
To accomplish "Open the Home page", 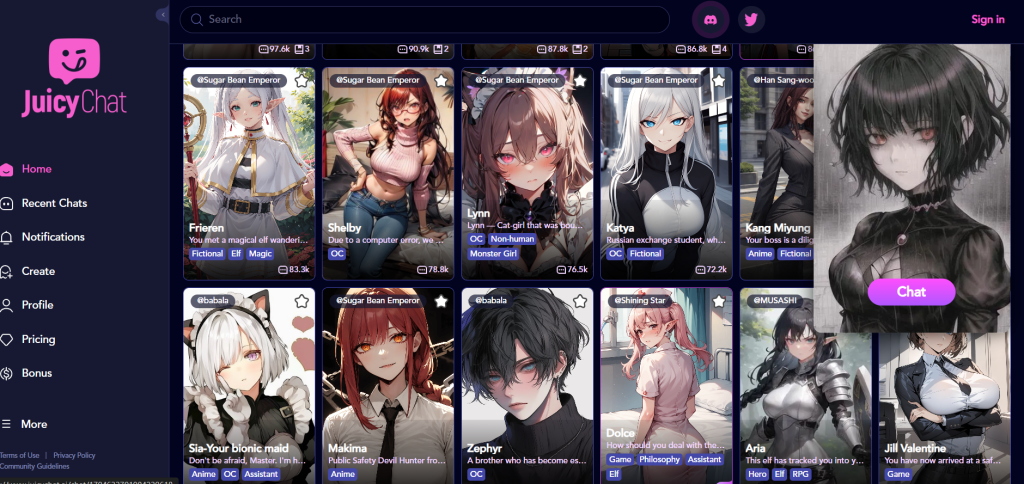I will click(x=36, y=169).
